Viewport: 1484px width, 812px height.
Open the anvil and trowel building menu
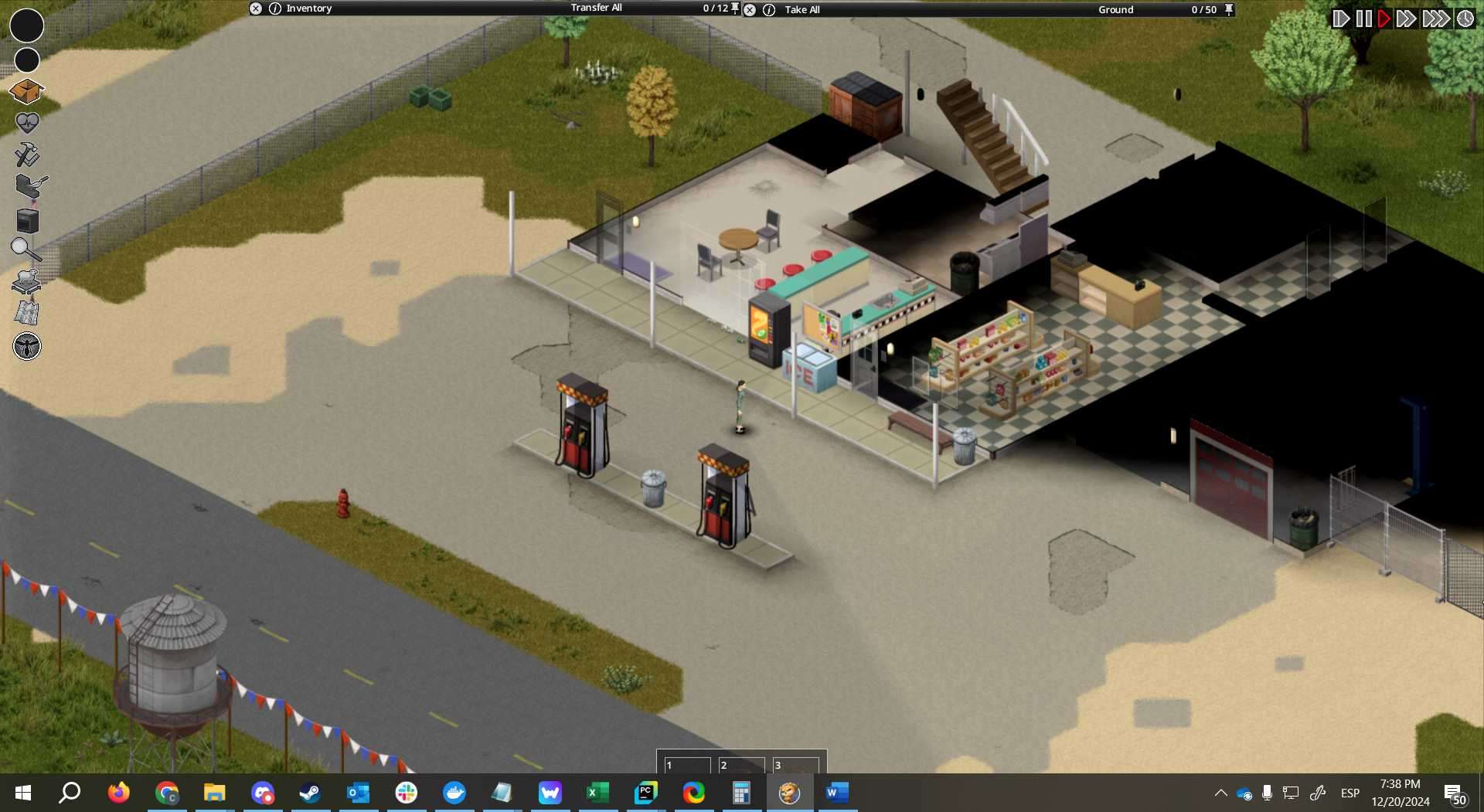pos(29,186)
